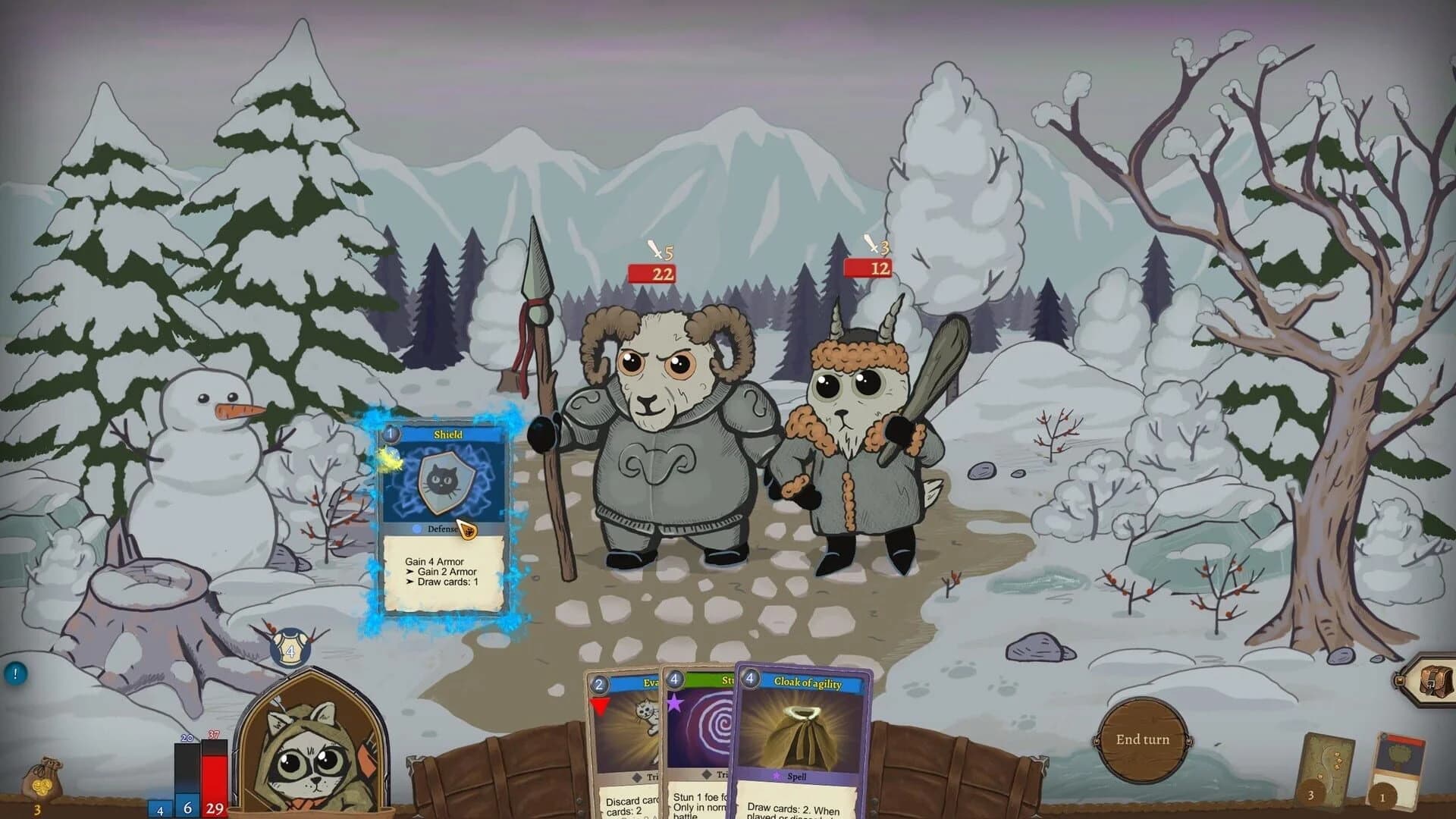This screenshot has width=1456, height=819.
Task: Click the purple star icon on the Stun card
Action: point(673,702)
